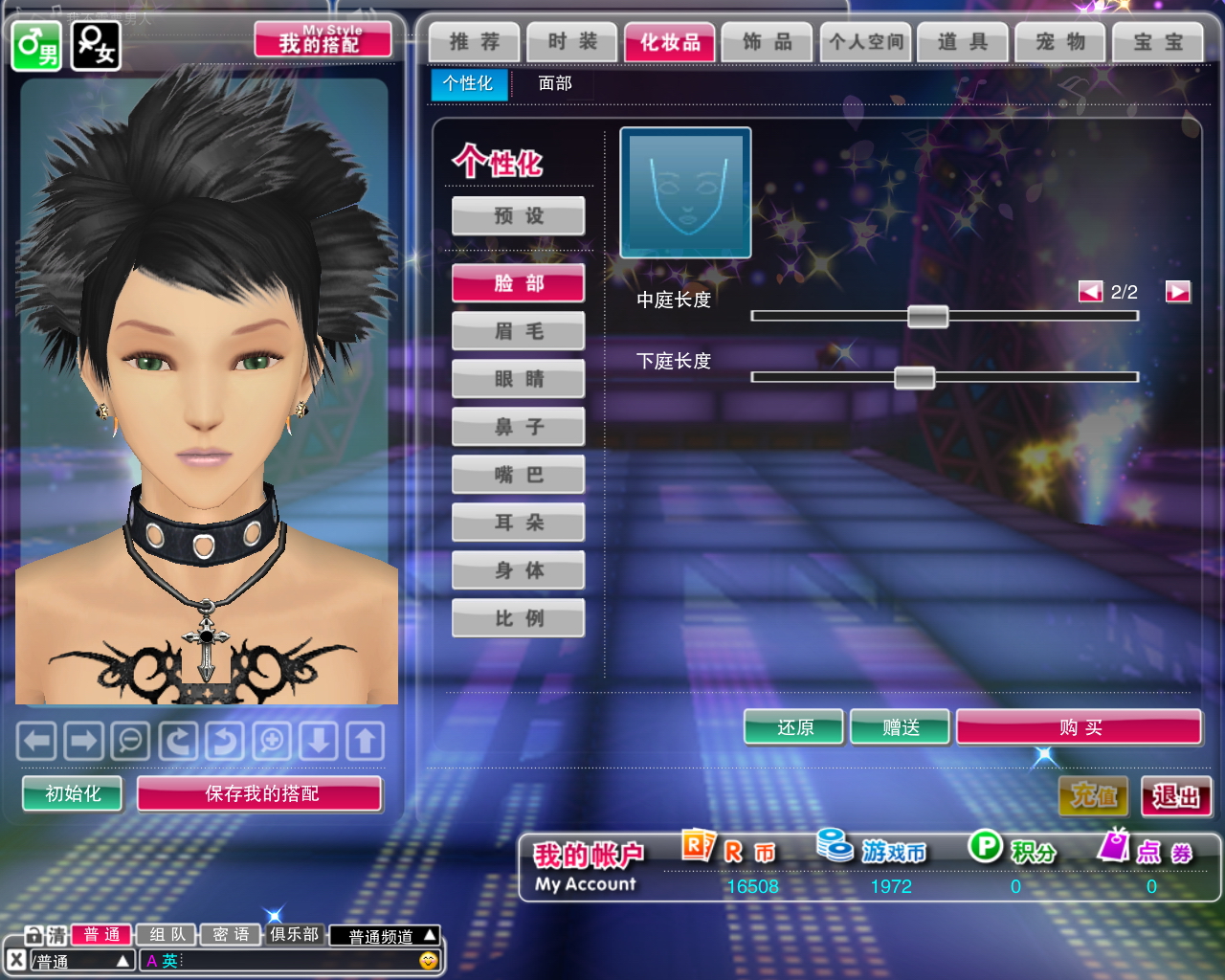
Task: Open the 饰品 accessories tab
Action: click(768, 42)
